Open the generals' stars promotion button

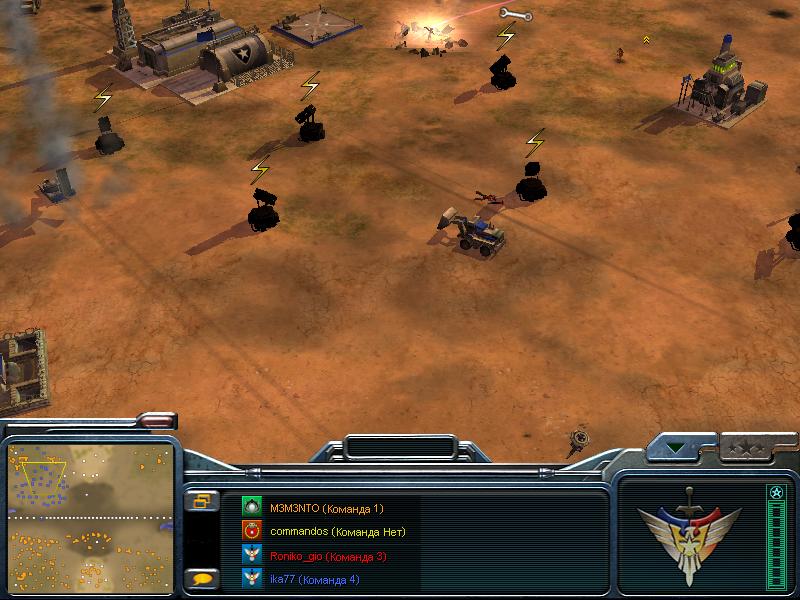coord(744,449)
